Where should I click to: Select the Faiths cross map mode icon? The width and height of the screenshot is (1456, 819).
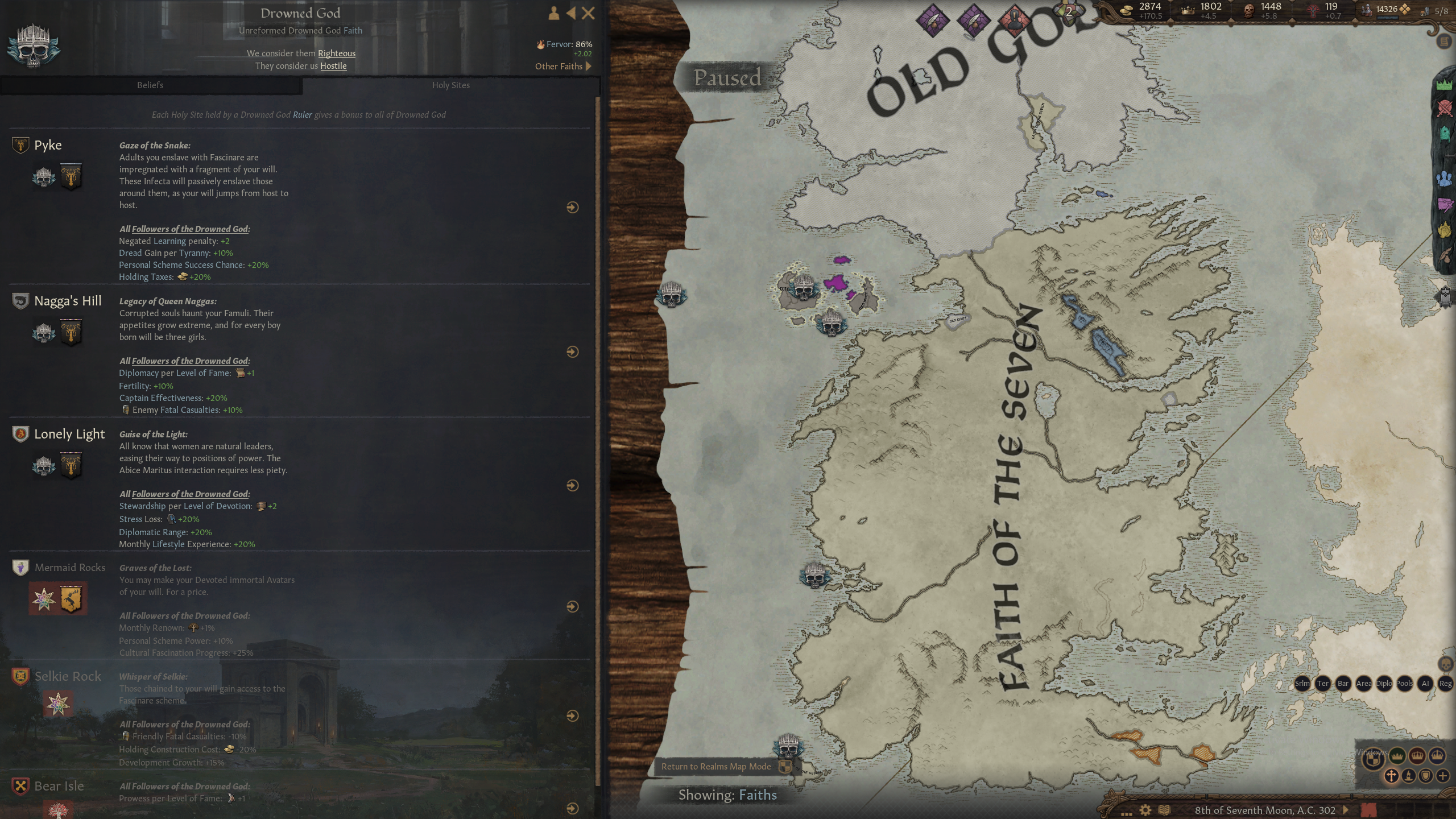click(x=1392, y=776)
